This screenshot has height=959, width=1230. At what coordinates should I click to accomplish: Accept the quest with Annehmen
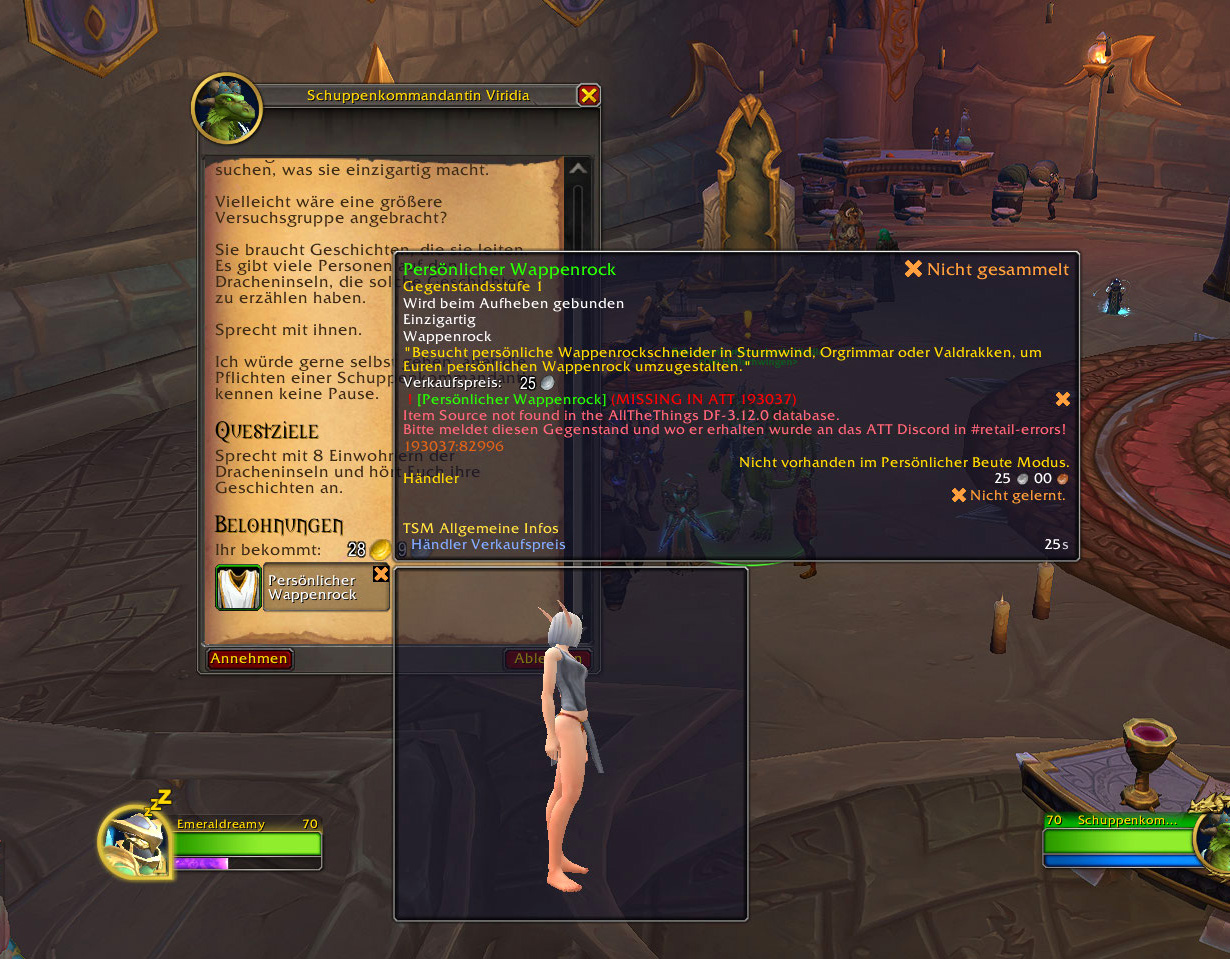(x=249, y=658)
